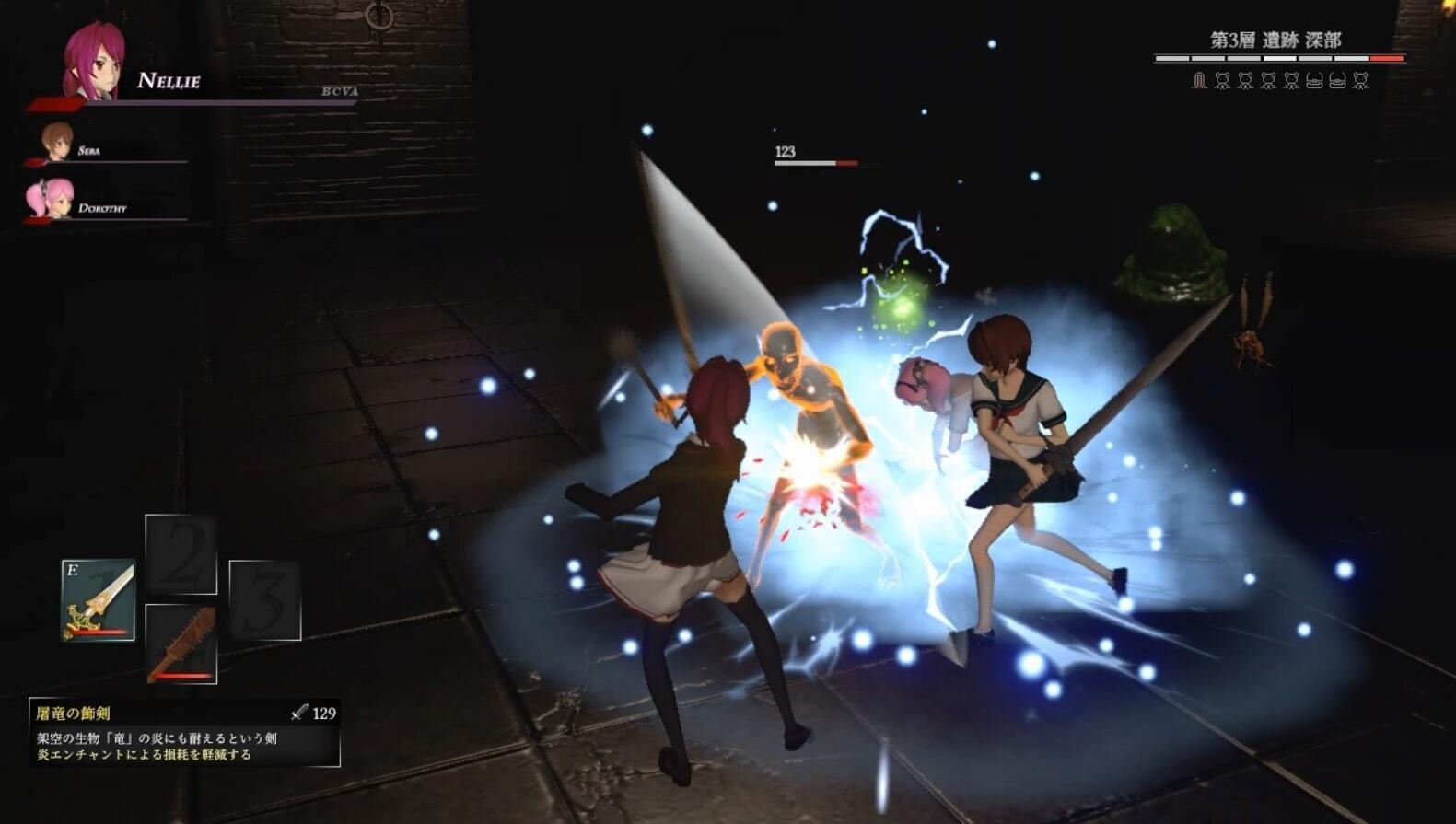Click the attack value 129 in the tooltip
Screen dimensions: 1456x824
point(323,714)
